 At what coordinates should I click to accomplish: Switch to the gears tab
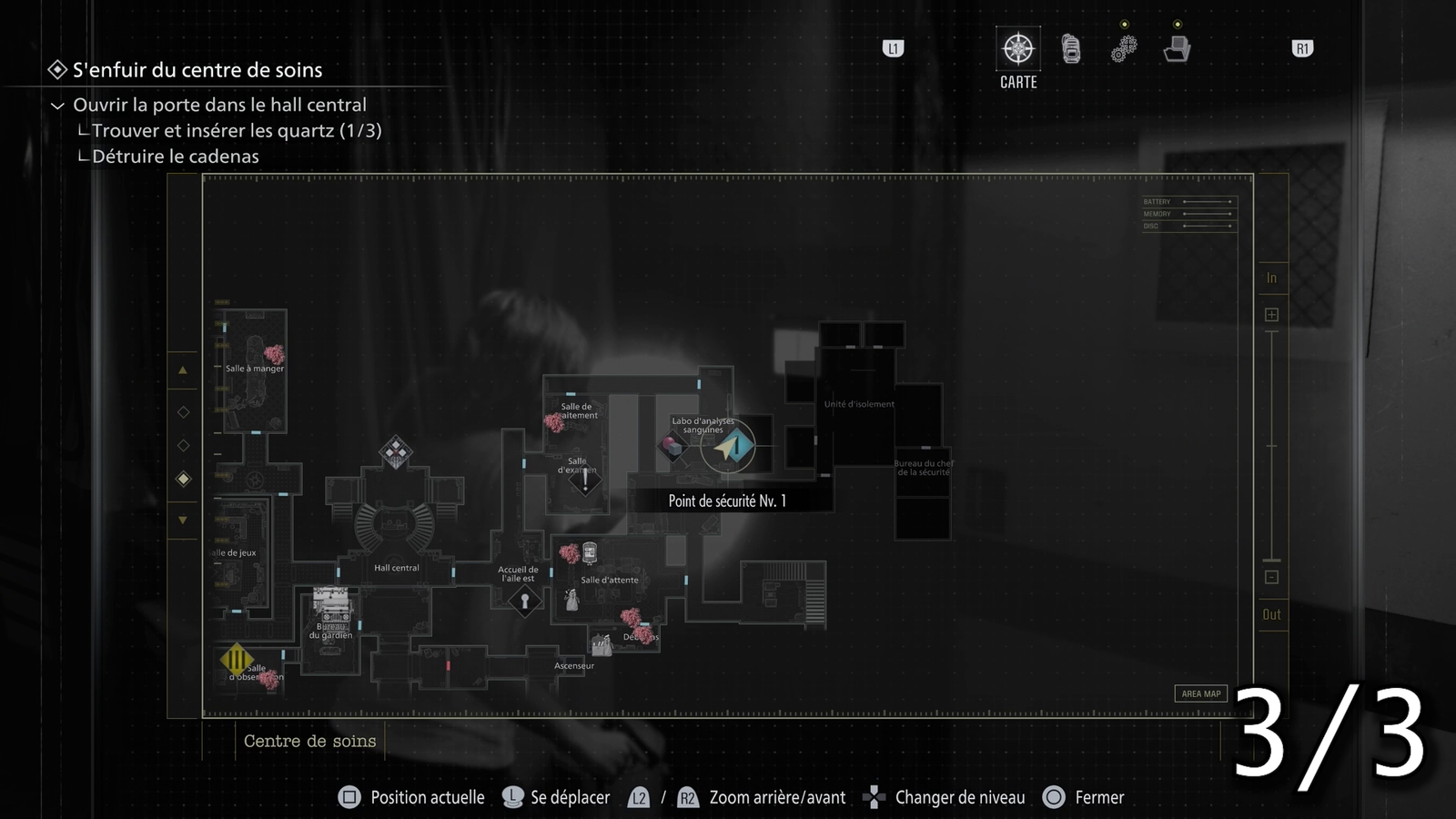tap(1124, 49)
